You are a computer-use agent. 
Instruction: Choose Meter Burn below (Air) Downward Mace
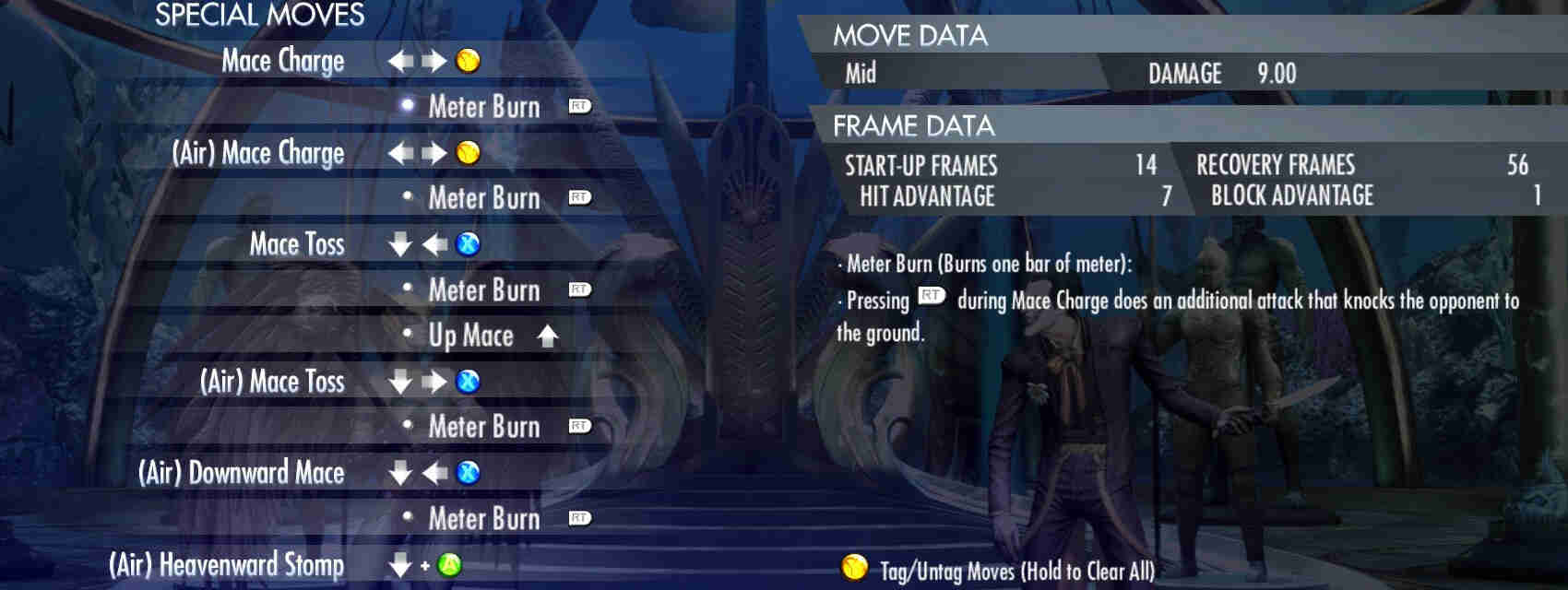pyautogui.click(x=484, y=519)
